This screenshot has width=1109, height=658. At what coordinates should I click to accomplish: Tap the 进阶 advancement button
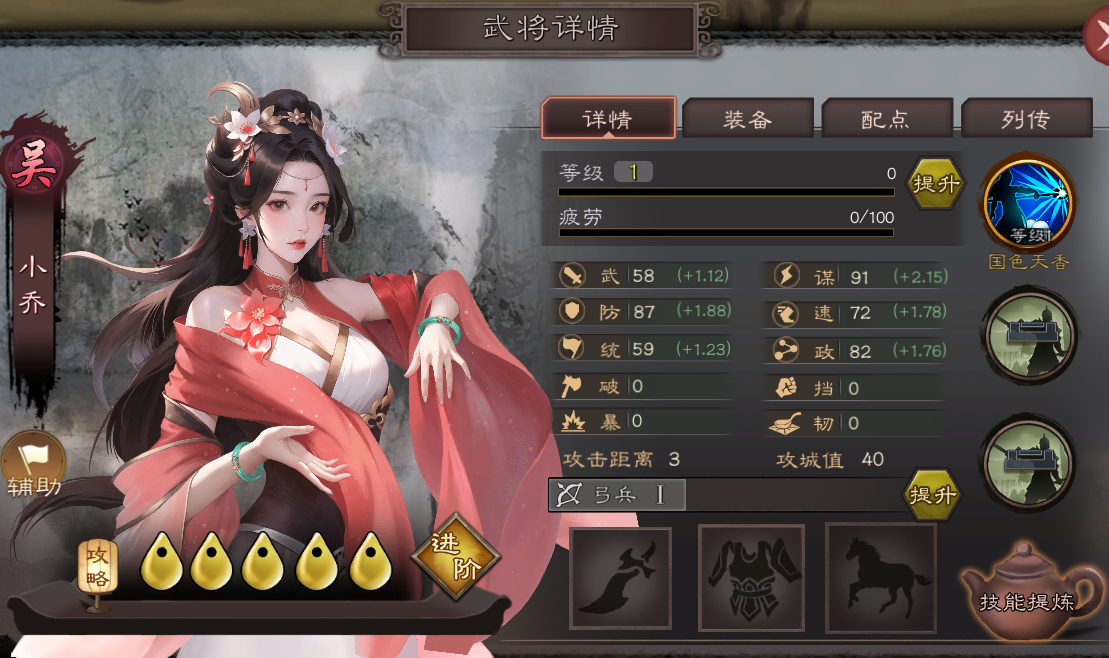pos(456,557)
